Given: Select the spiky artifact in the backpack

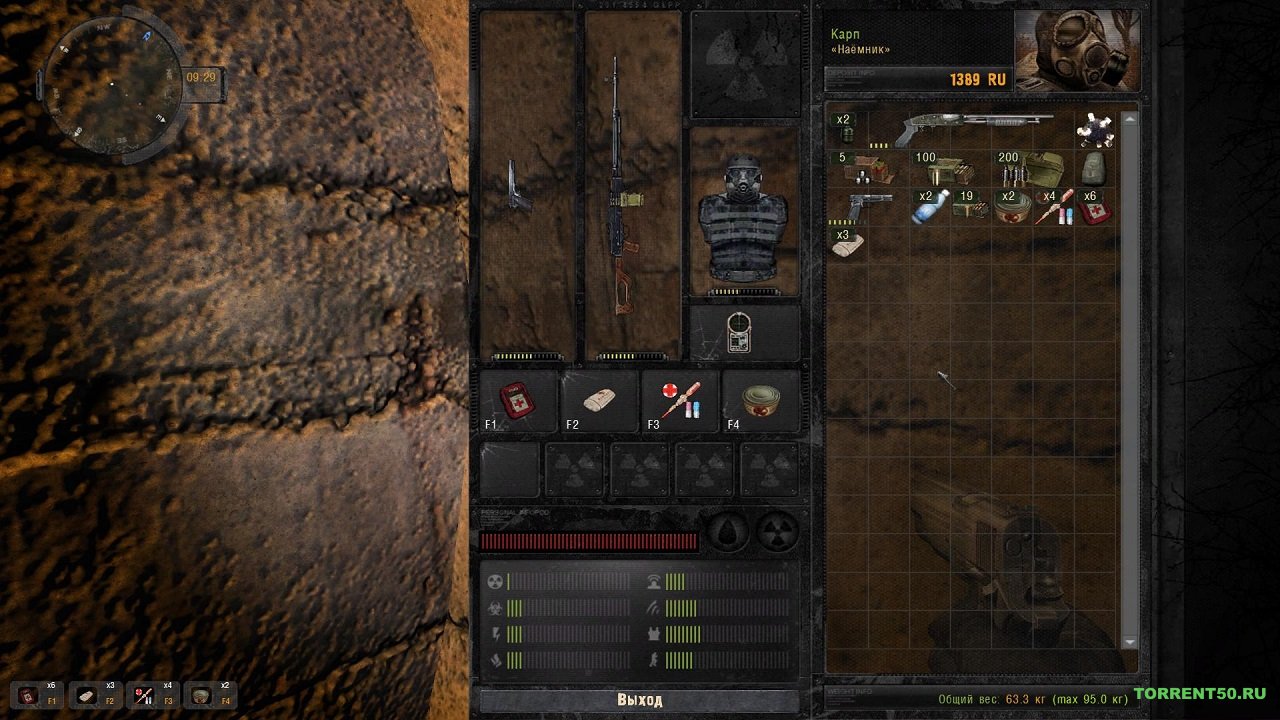Looking at the screenshot, I should [x=1094, y=130].
